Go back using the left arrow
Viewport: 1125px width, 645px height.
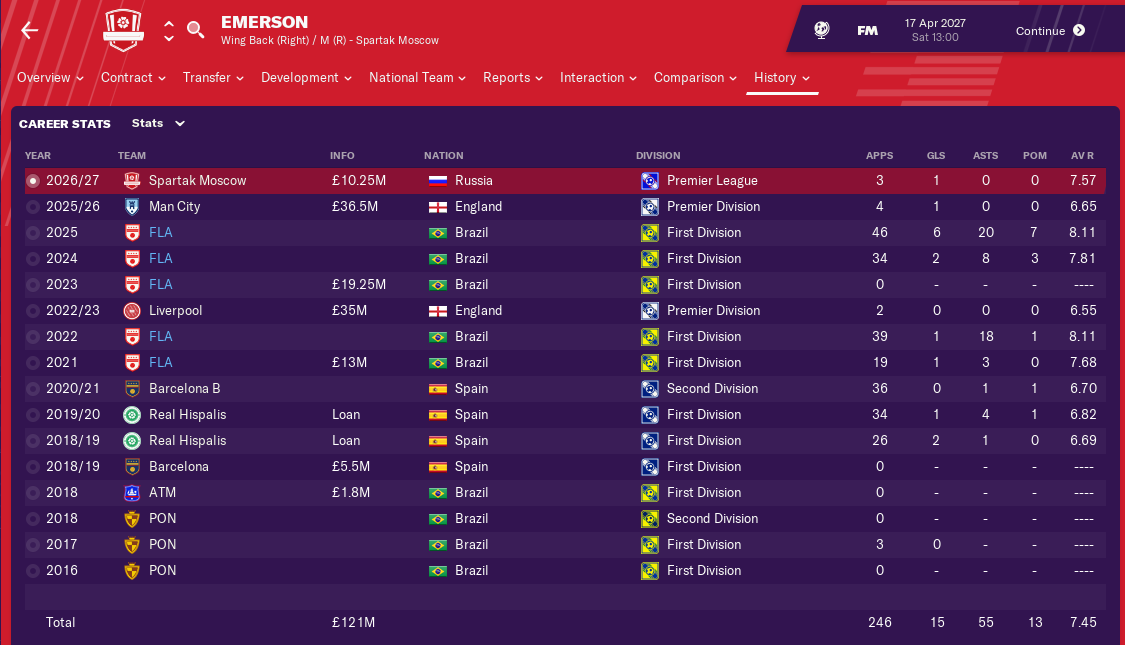point(30,30)
